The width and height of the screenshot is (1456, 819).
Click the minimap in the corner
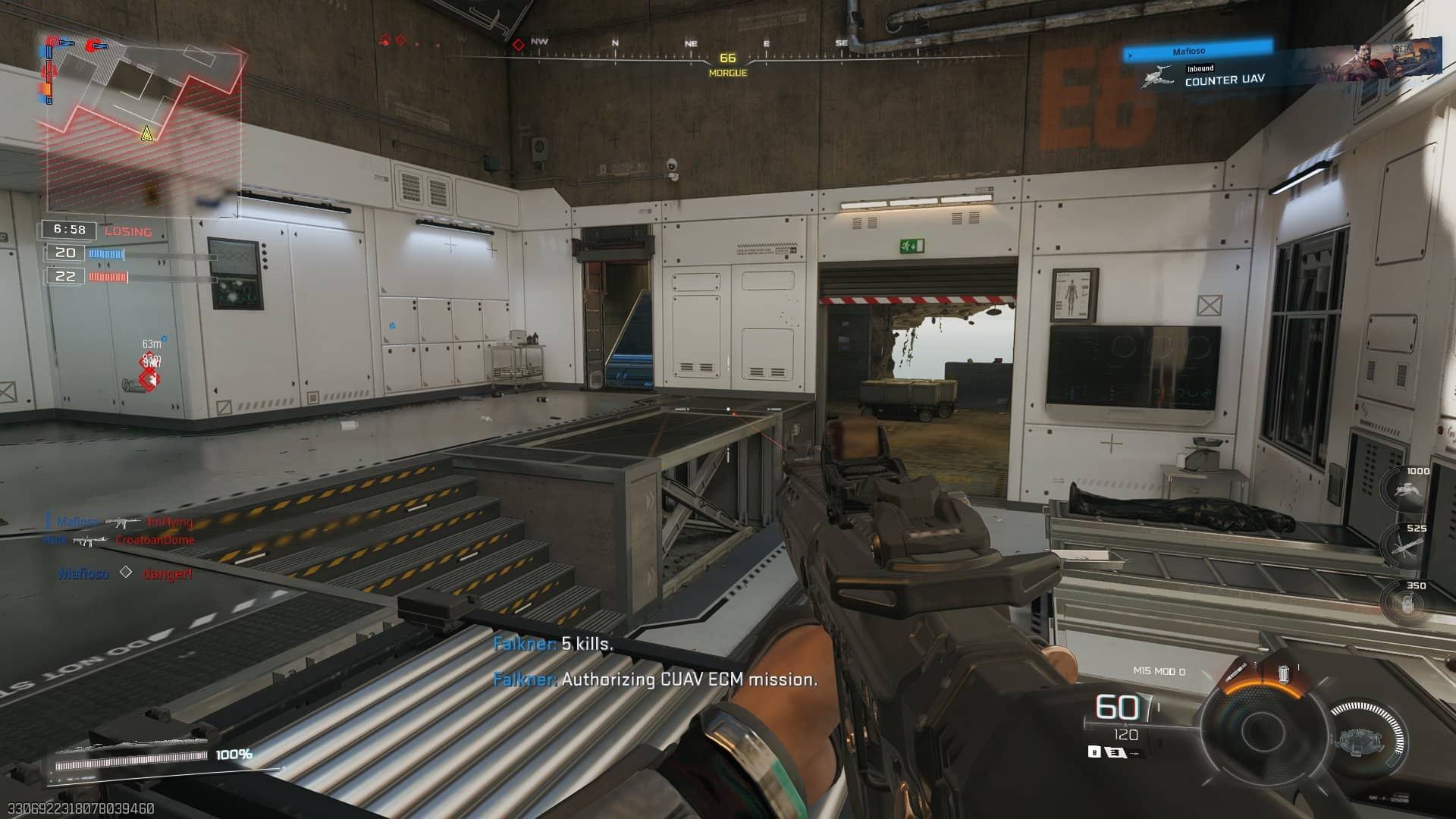coord(144,121)
